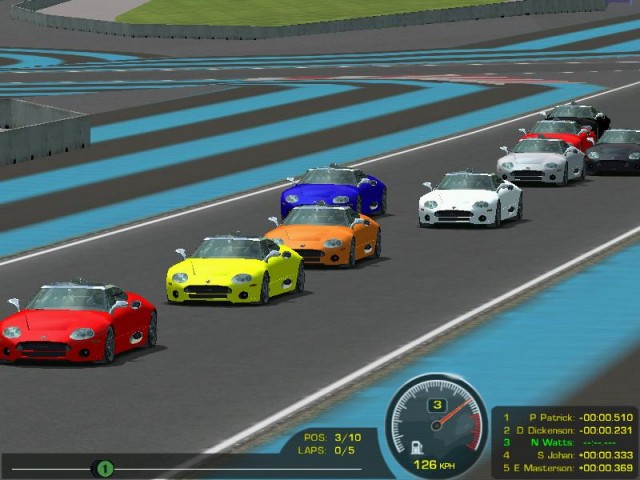
Task: Pick E Masterson entry in leaderboard
Action: click(566, 466)
